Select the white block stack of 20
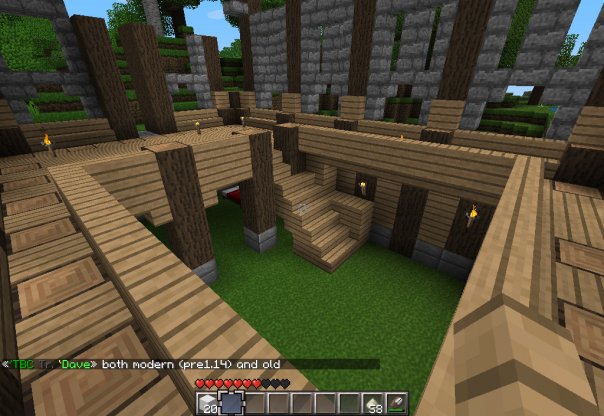The width and height of the screenshot is (604, 416). pos(209,403)
